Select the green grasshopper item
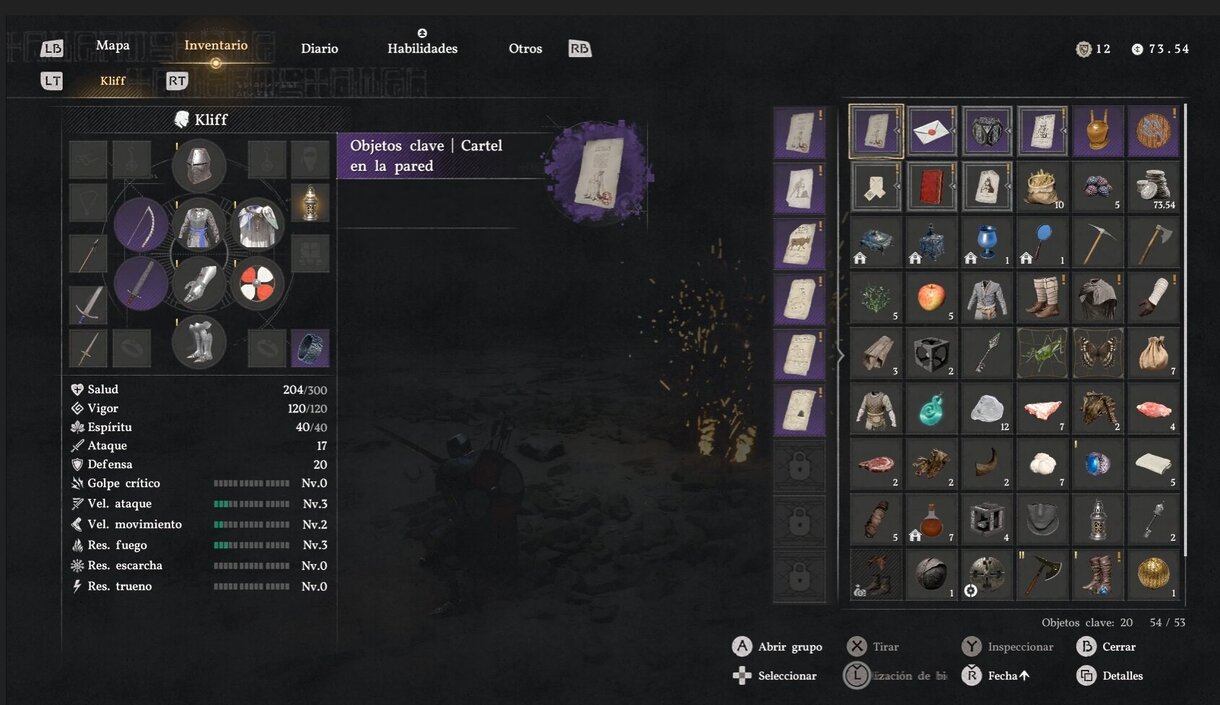This screenshot has height=705, width=1220. coord(1042,351)
